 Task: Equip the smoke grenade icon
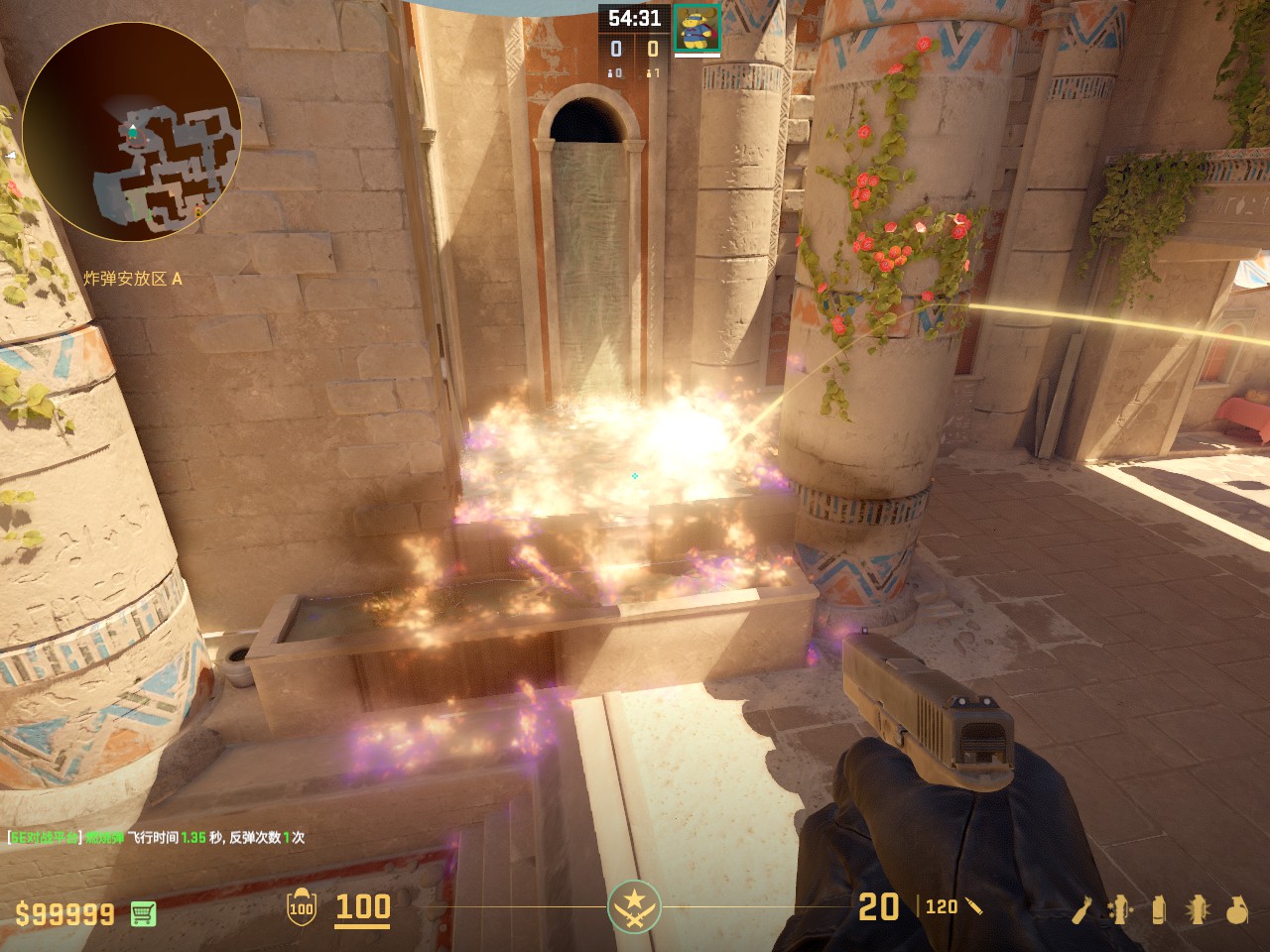point(1158,909)
